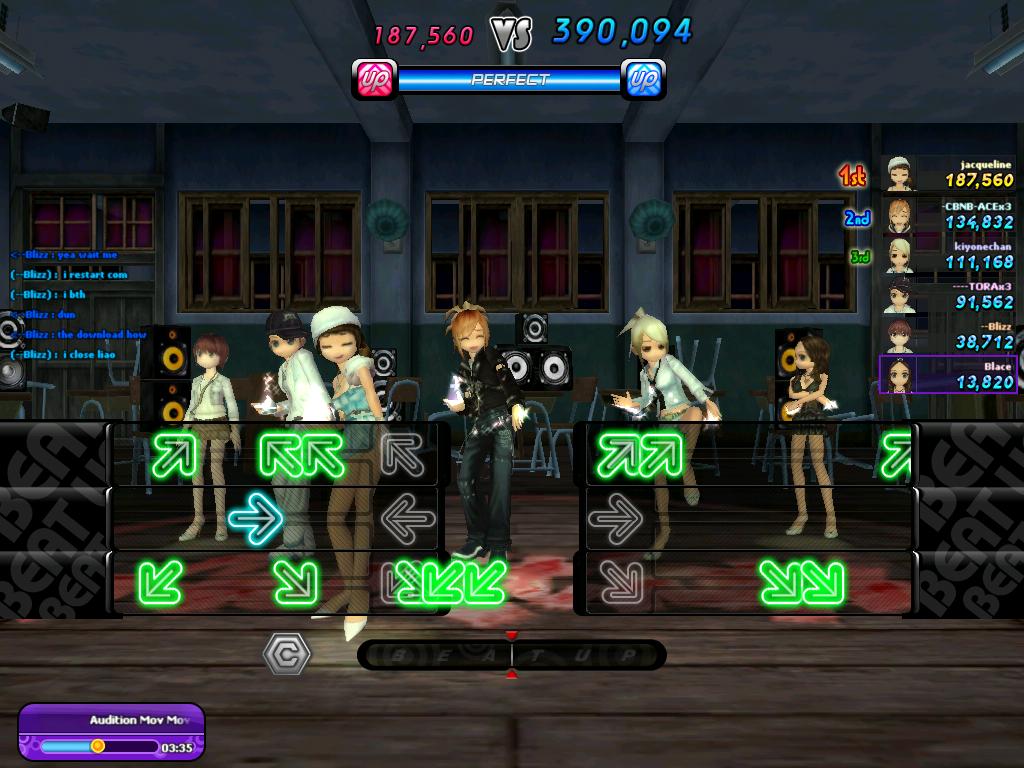Select jacqueline's row in the ranking list

(x=948, y=174)
